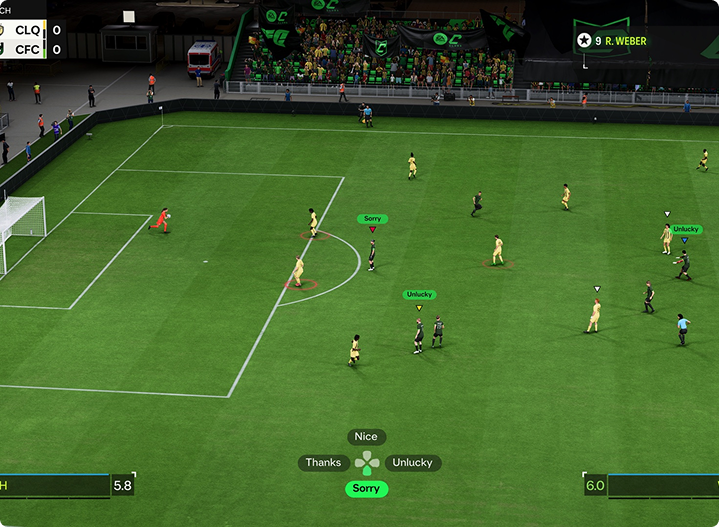The height and width of the screenshot is (527, 719).
Task: Send the Unlucky quick chat message
Action: coord(412,463)
